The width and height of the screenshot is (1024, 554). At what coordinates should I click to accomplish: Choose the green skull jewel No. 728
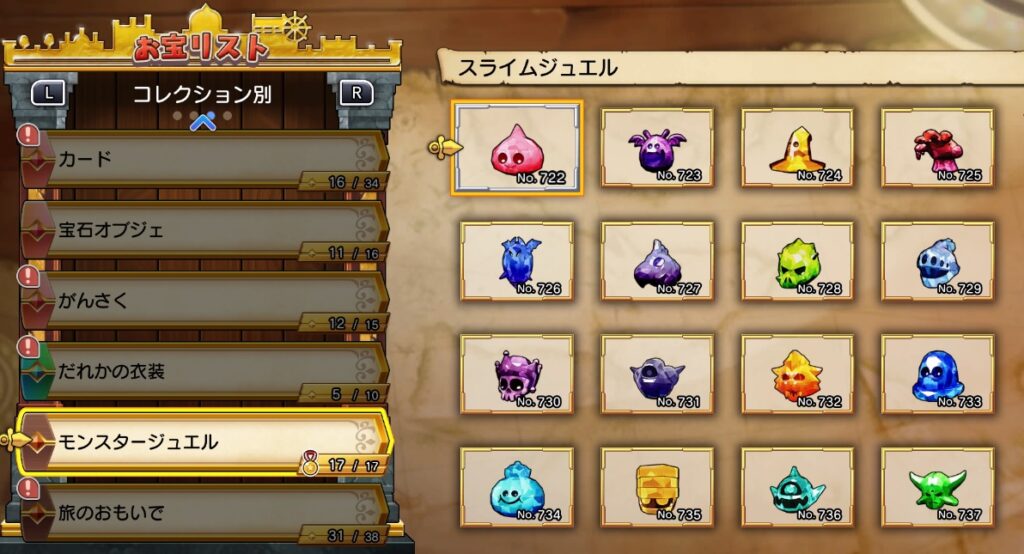click(x=797, y=261)
